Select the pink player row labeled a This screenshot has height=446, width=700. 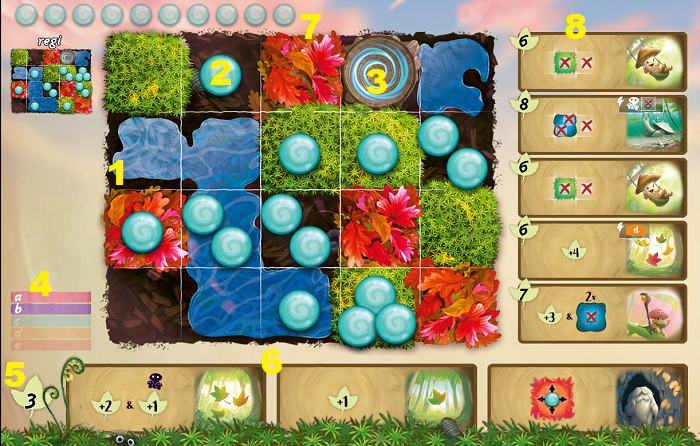[x=51, y=297]
